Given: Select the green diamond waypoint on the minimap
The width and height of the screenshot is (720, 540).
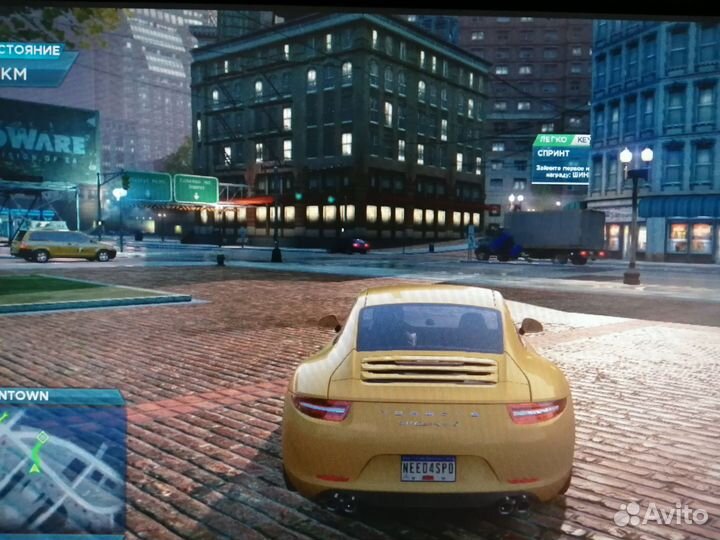Looking at the screenshot, I should point(42,437).
